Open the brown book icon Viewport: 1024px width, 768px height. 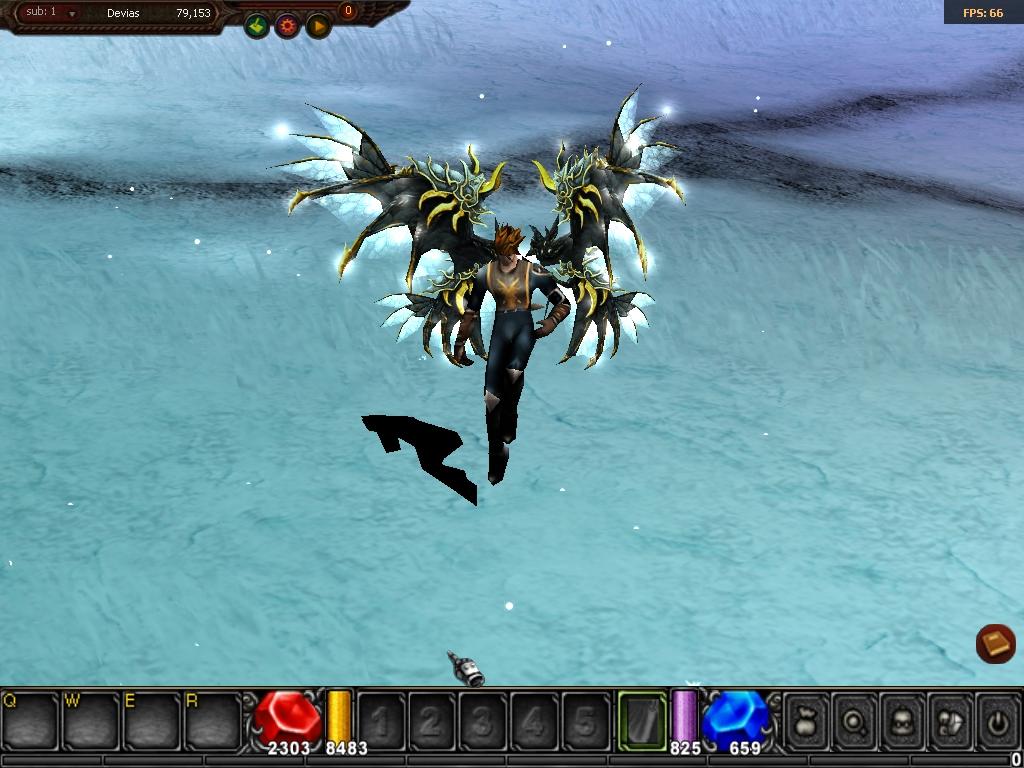(995, 643)
